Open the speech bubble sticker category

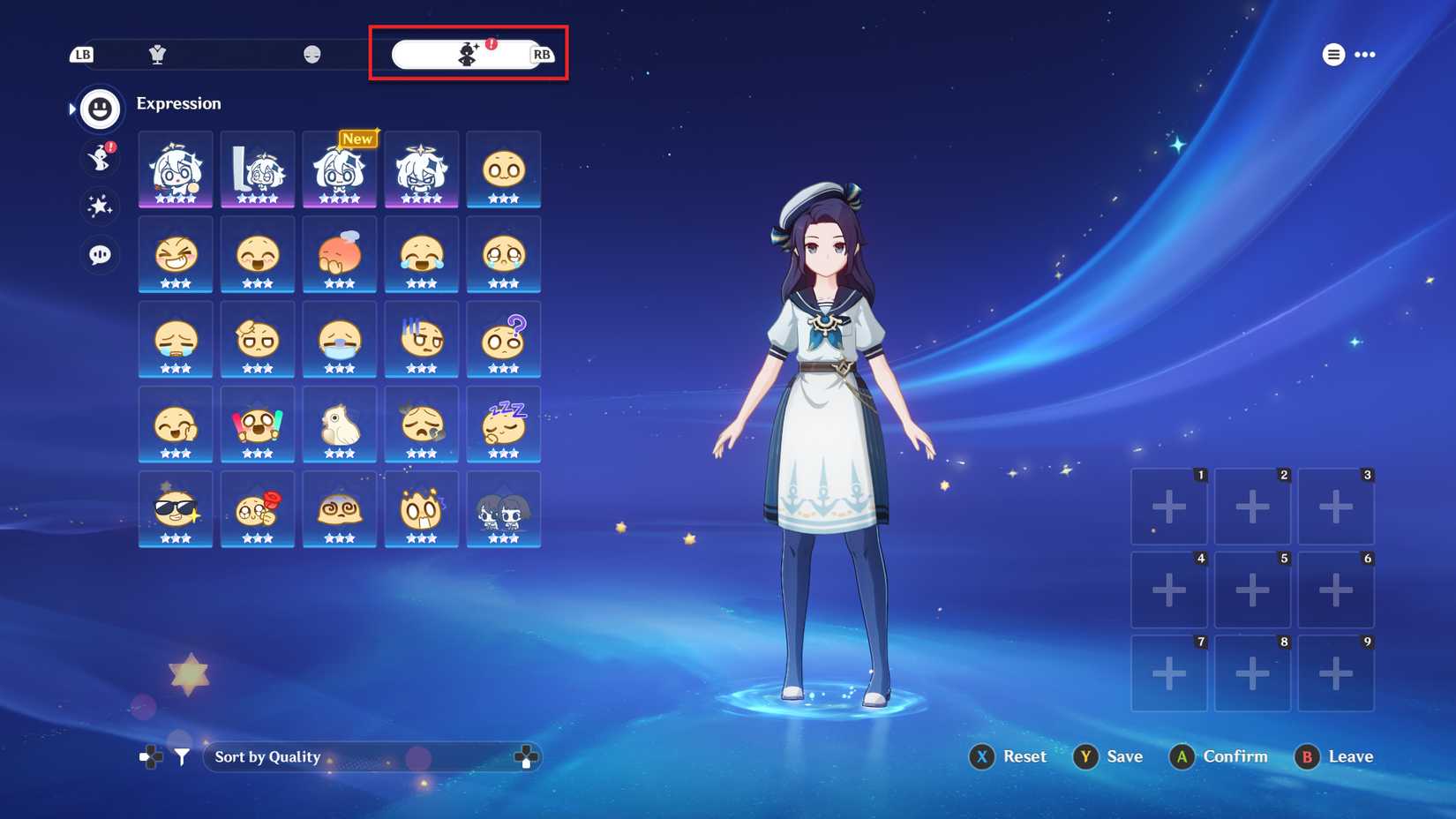point(99,254)
